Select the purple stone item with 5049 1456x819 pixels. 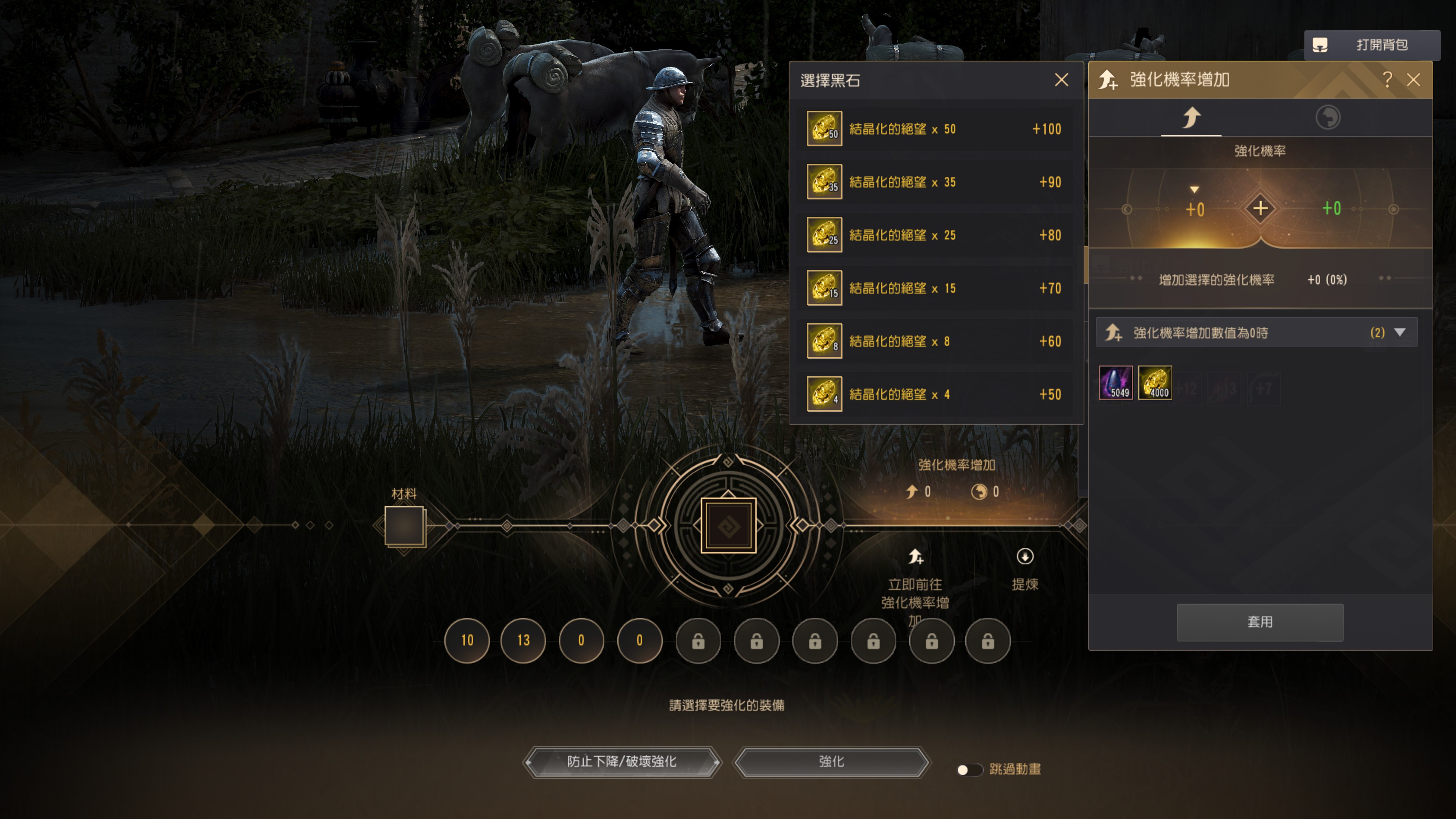[1115, 383]
